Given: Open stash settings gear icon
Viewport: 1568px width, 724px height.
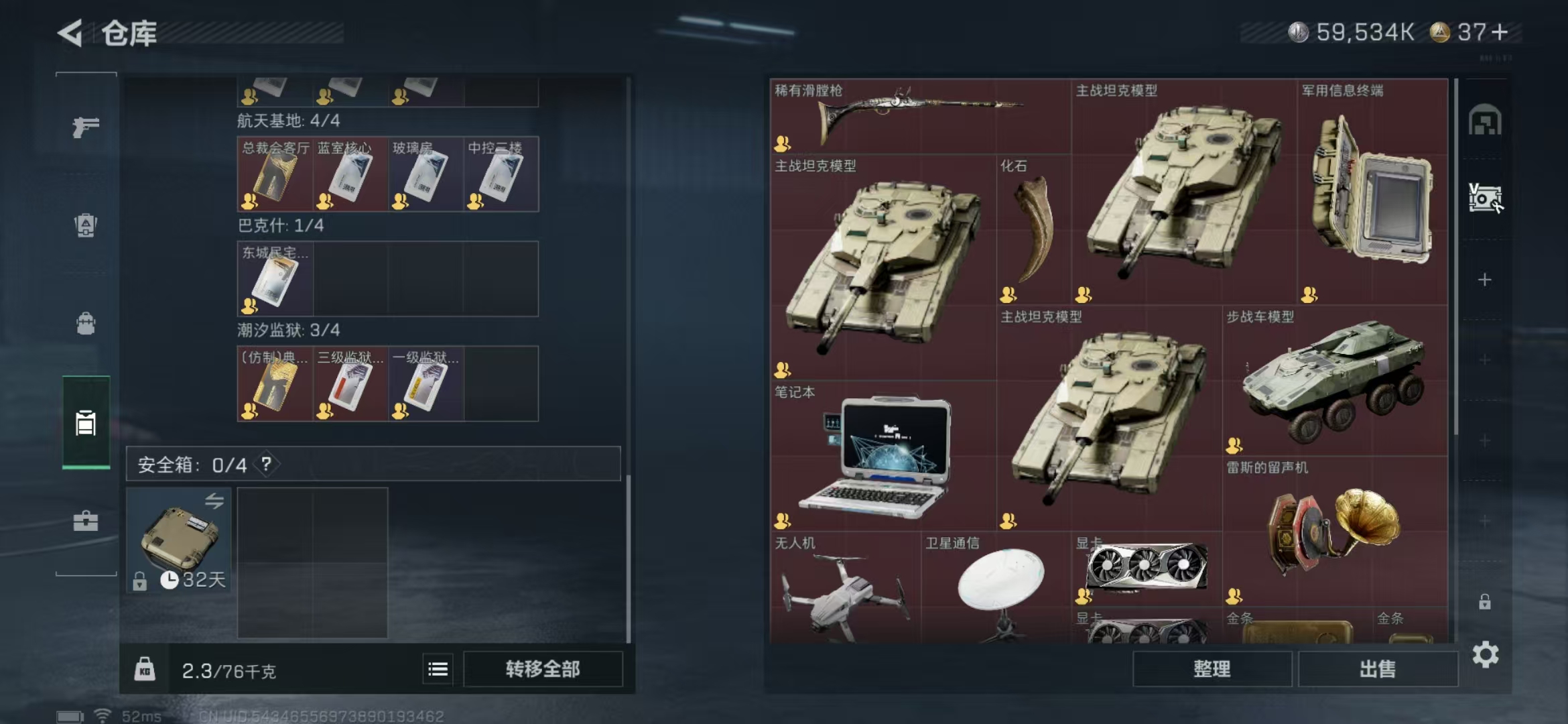Looking at the screenshot, I should tap(1485, 655).
